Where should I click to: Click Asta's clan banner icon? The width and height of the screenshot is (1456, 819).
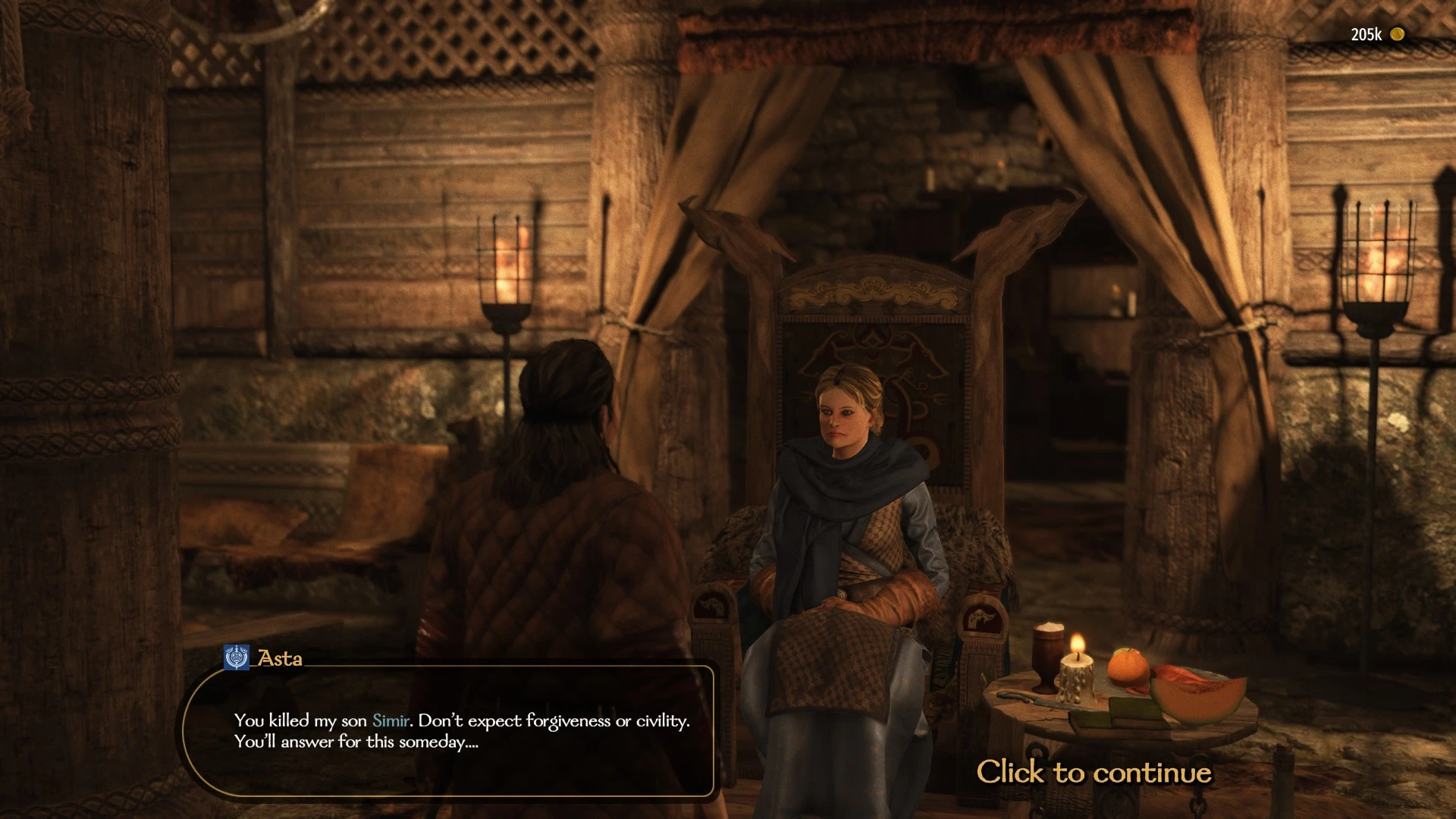tap(237, 657)
